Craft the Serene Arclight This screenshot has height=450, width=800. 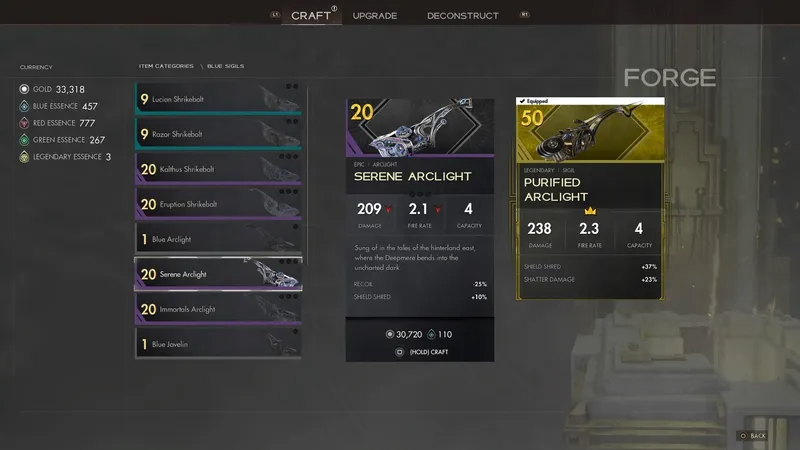pos(419,352)
